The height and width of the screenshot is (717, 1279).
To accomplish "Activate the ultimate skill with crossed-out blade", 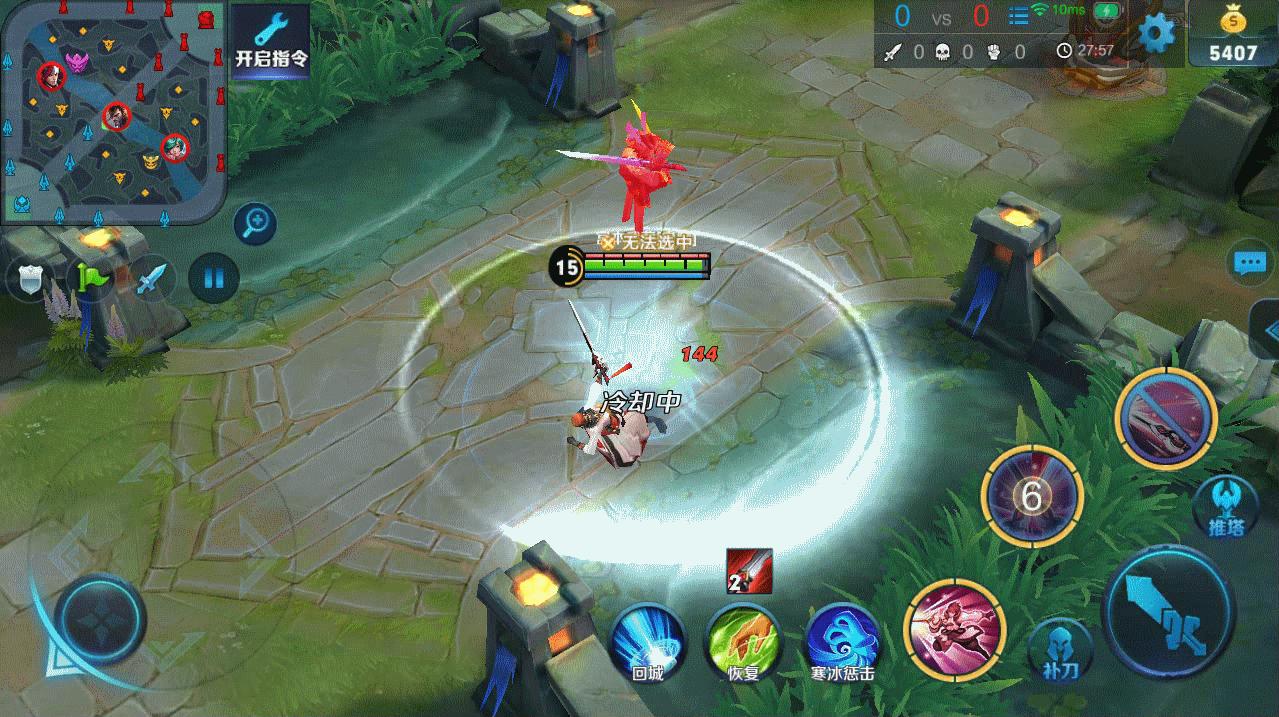I will 1165,418.
